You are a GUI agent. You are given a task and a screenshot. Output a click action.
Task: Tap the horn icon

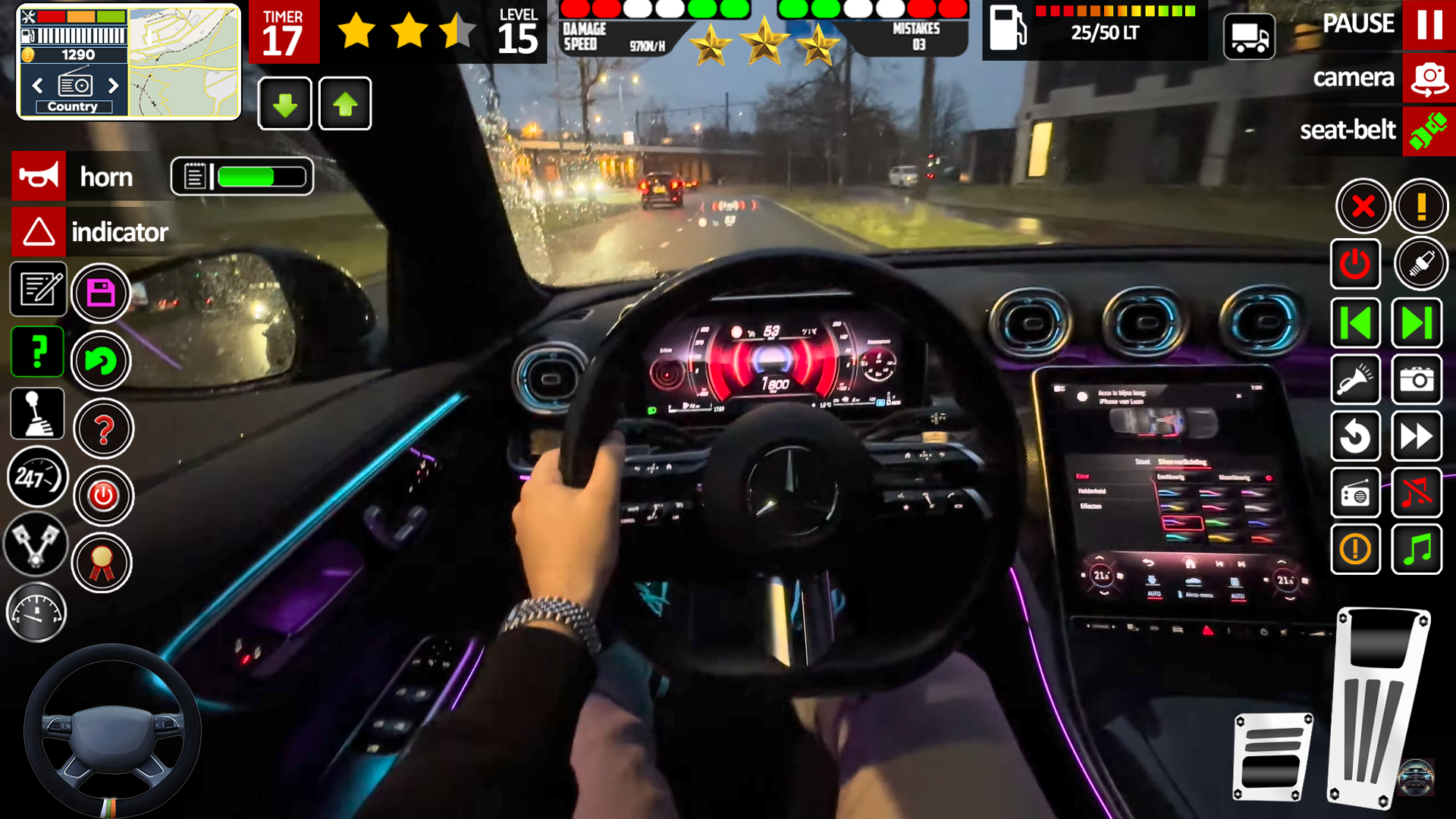38,176
